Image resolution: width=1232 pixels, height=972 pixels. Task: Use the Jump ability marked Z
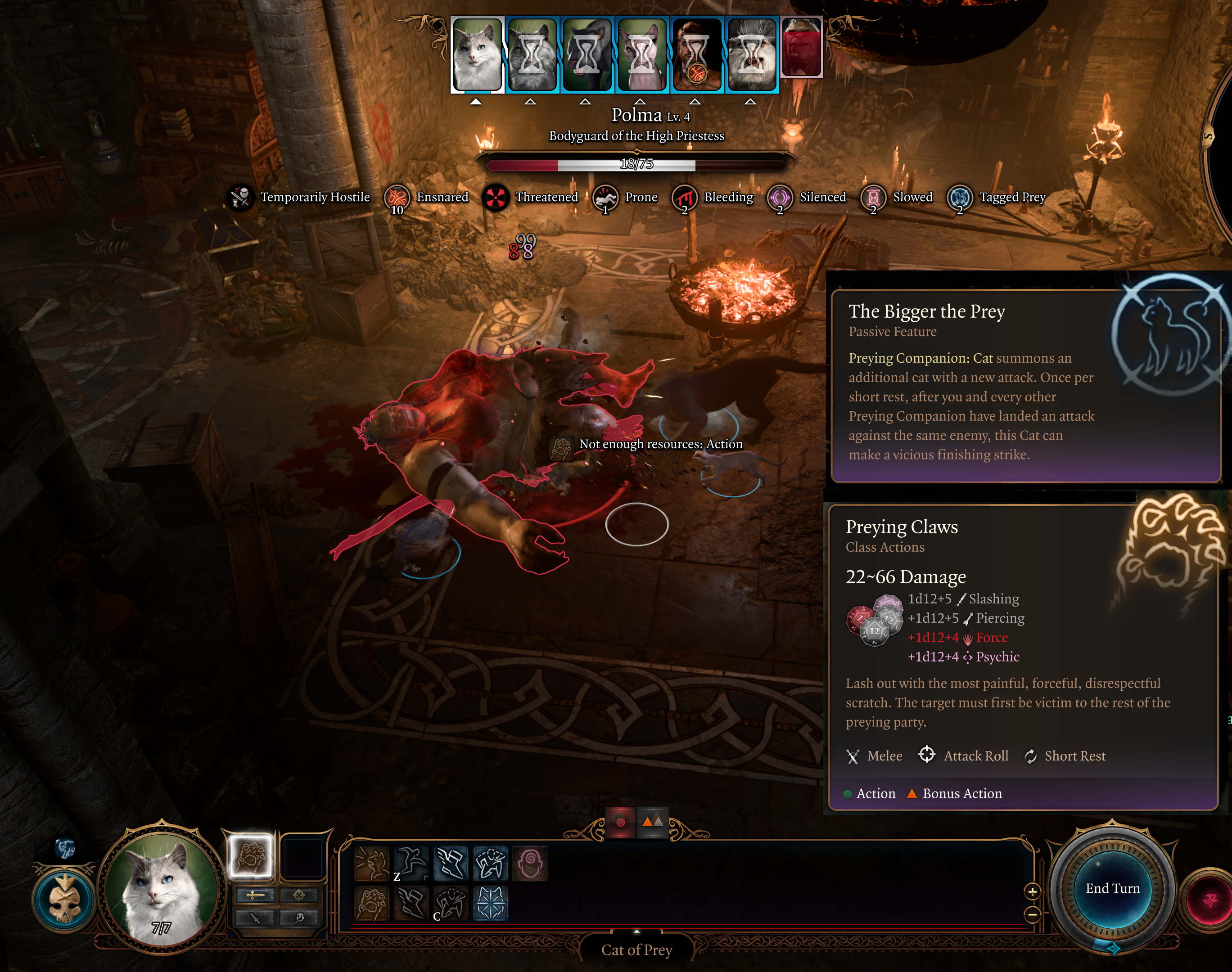click(411, 863)
